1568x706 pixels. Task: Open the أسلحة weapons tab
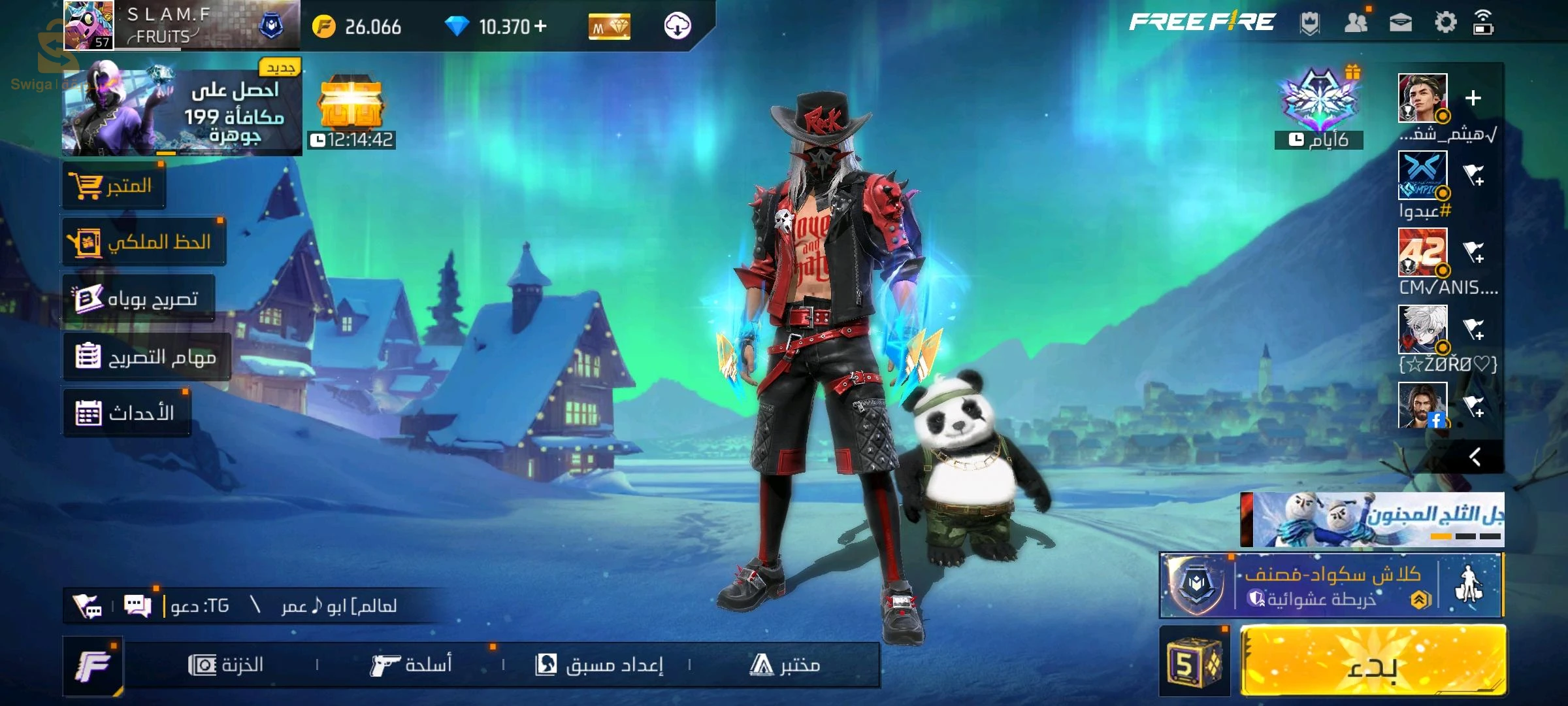(x=412, y=665)
